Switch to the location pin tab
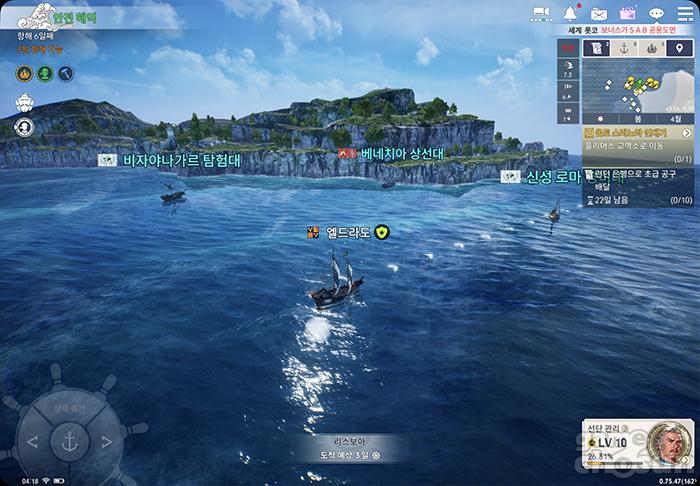This screenshot has width=700, height=486. click(680, 47)
